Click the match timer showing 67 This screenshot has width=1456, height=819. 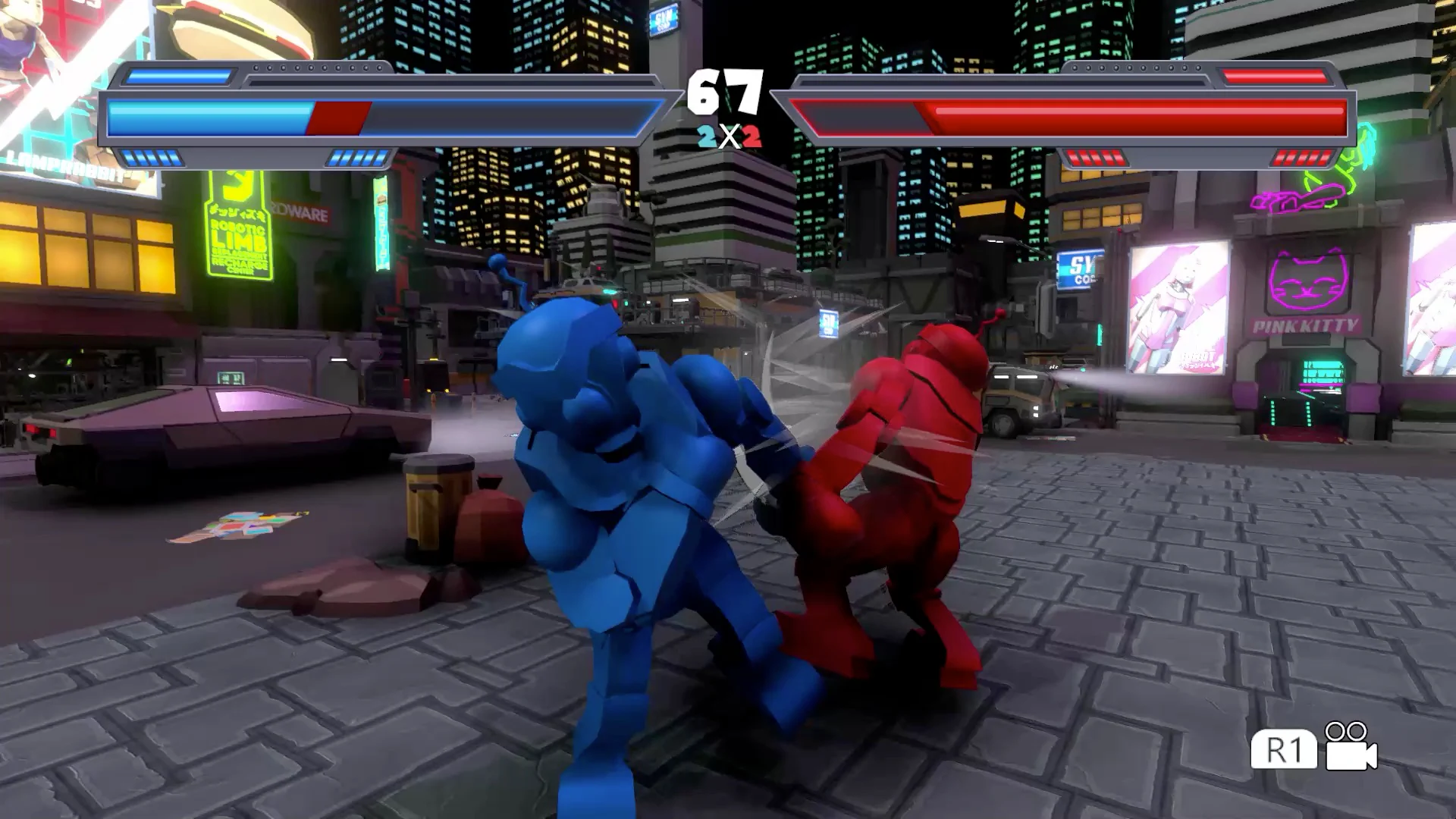[724, 91]
